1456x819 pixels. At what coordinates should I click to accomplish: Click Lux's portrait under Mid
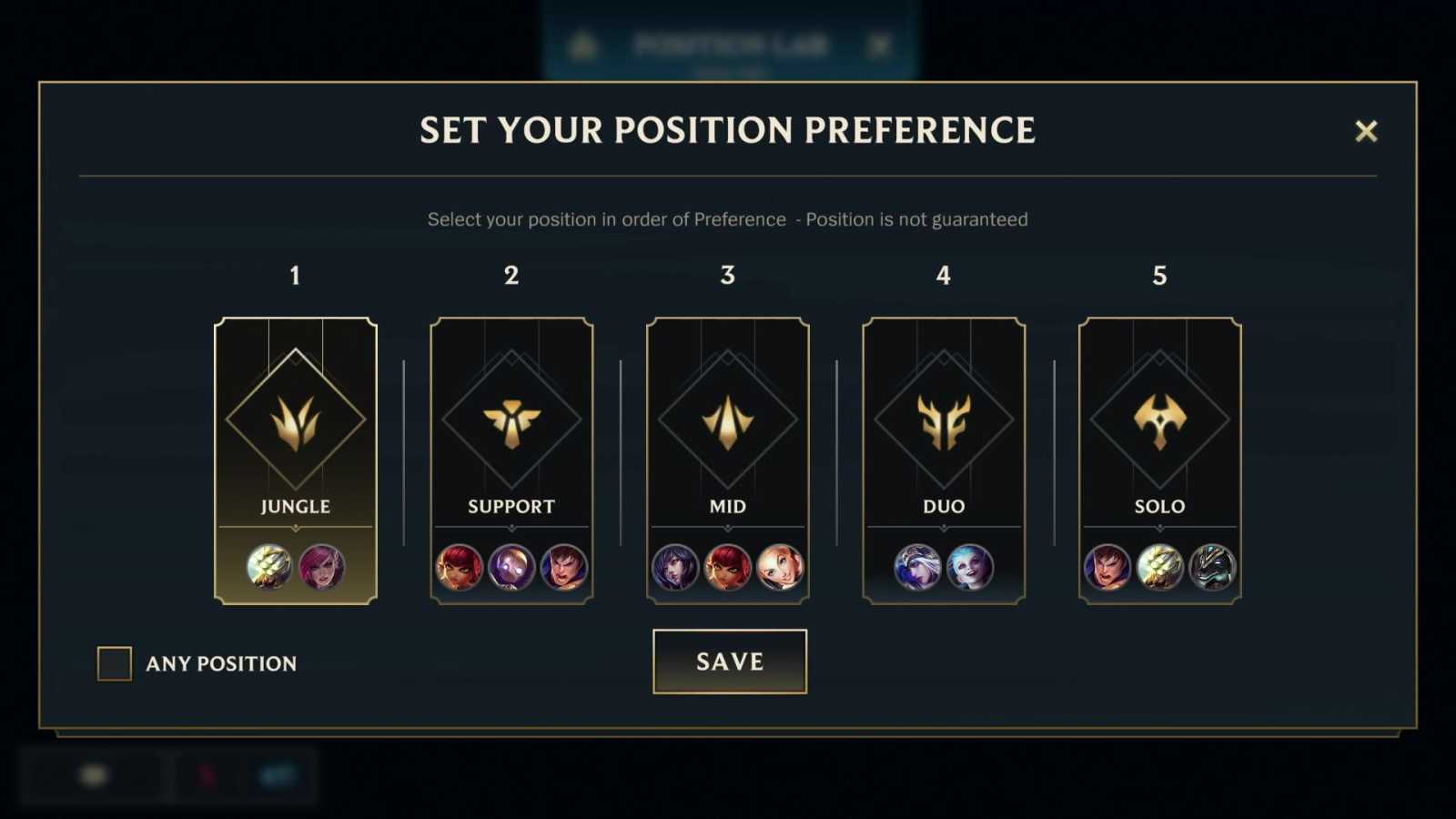click(781, 567)
